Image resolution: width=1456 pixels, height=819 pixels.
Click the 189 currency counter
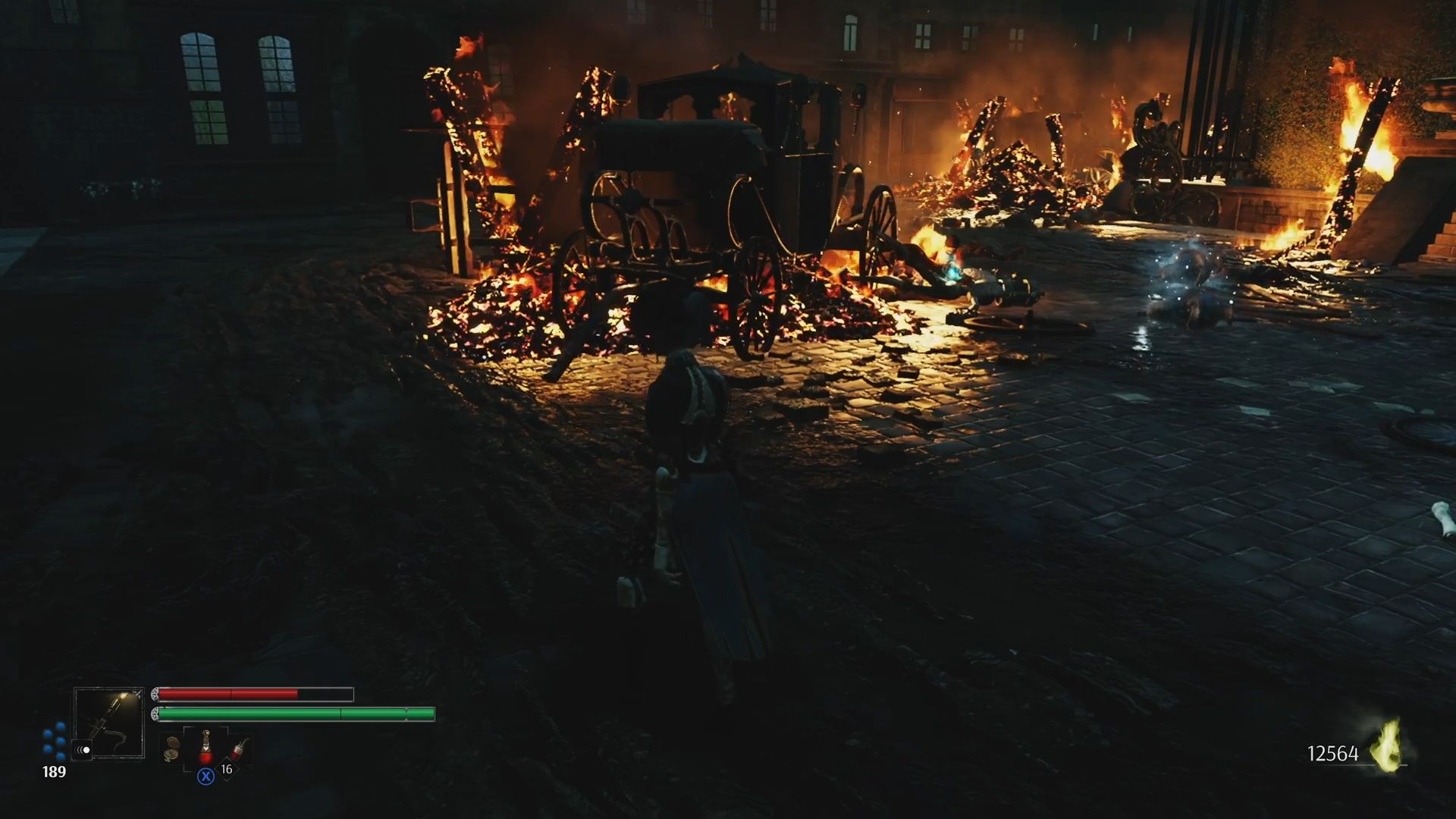[54, 771]
